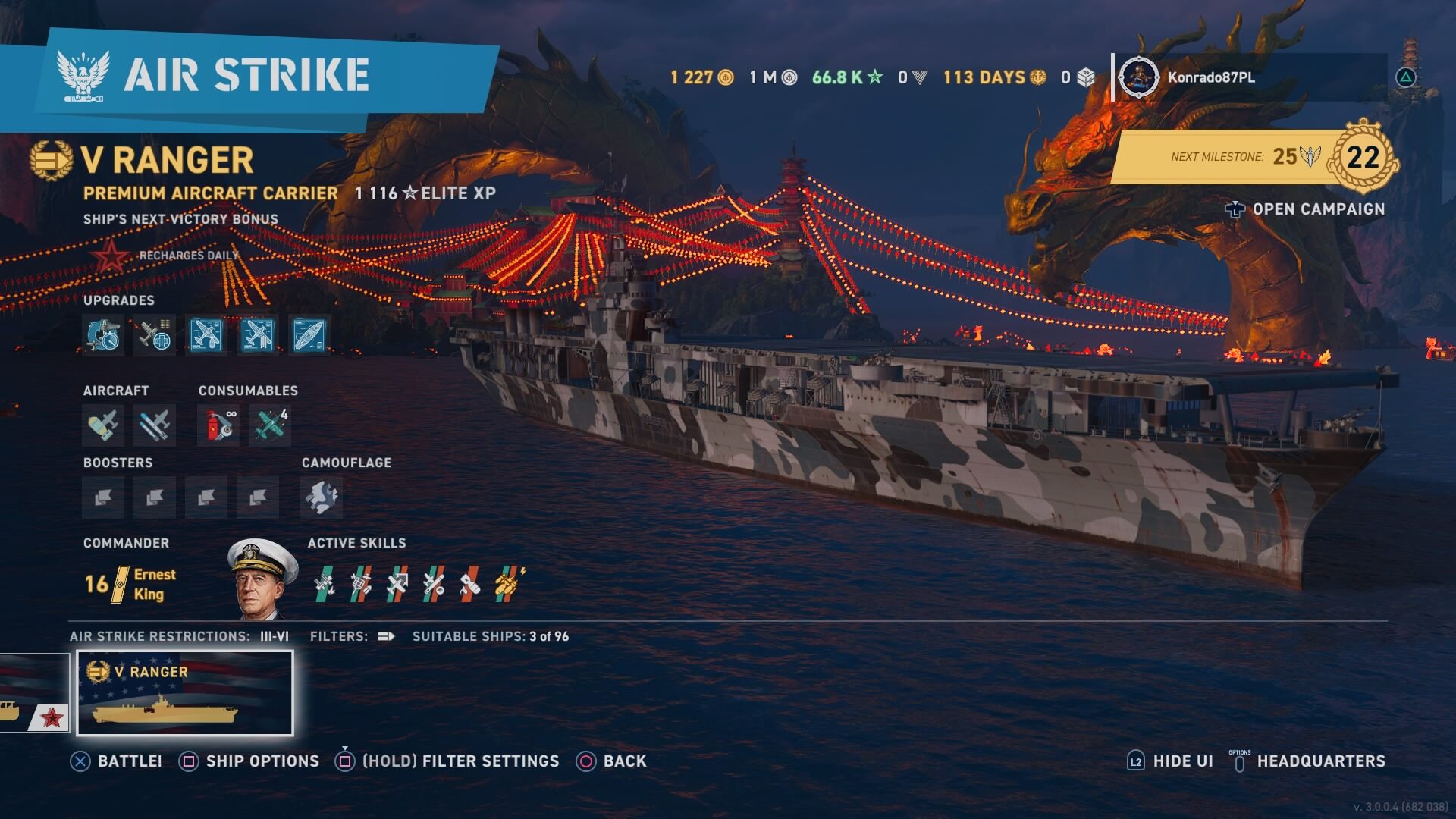Screen dimensions: 1456x819
Task: Open the ship filter settings
Action: [447, 761]
